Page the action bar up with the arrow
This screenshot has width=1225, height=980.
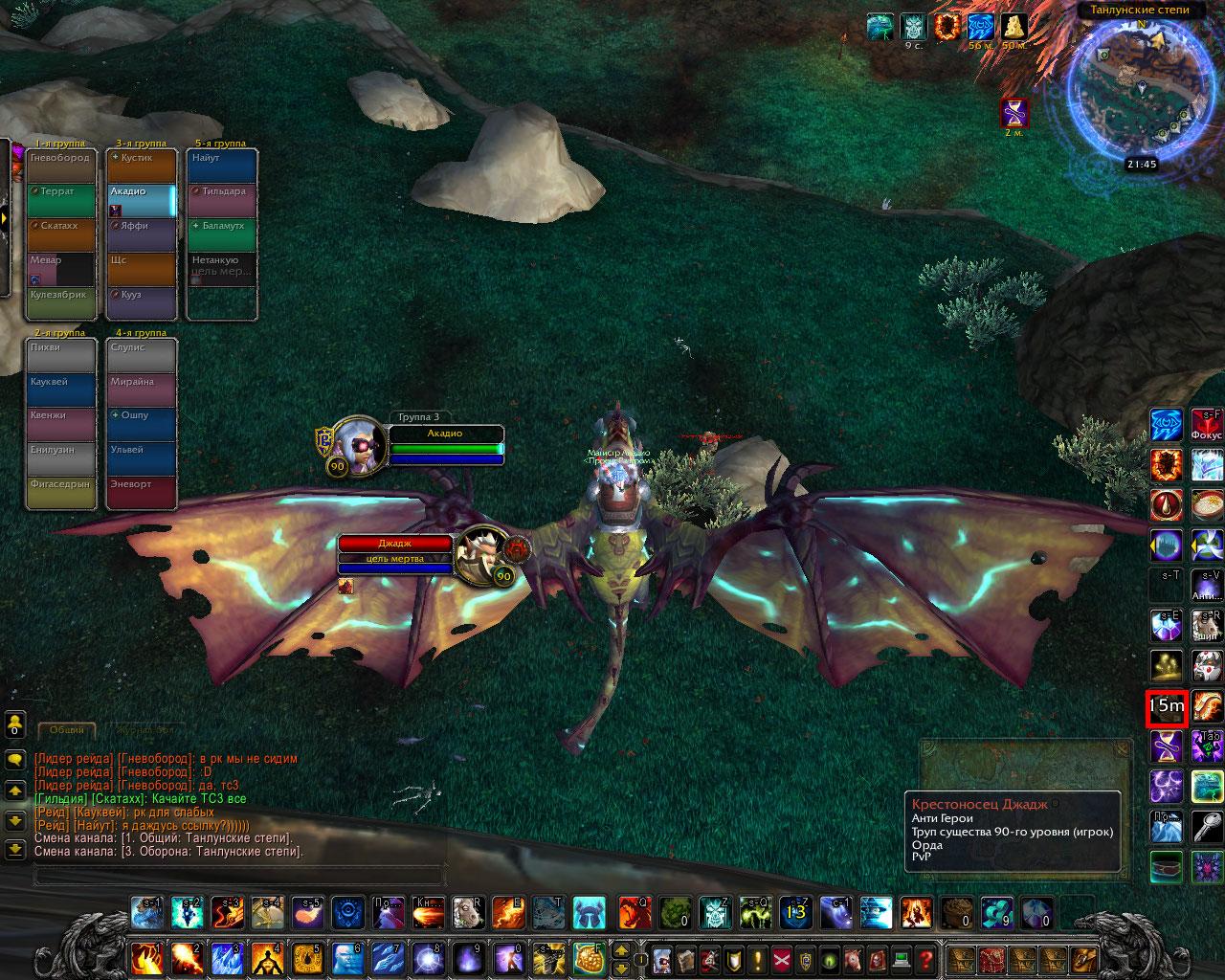(619, 949)
